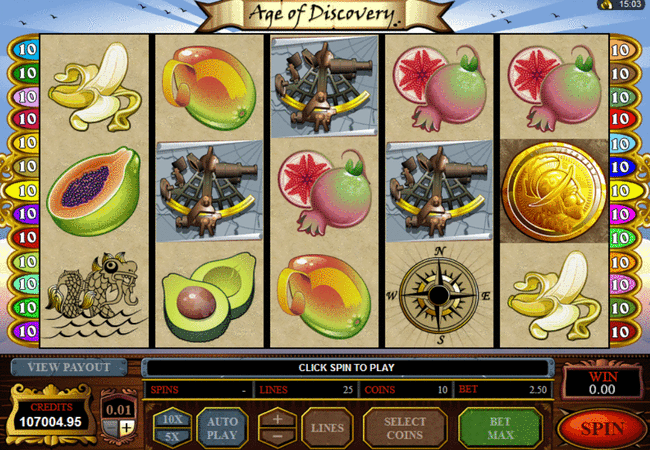
Task: Spin the reels with the red Spin button
Action: point(601,428)
